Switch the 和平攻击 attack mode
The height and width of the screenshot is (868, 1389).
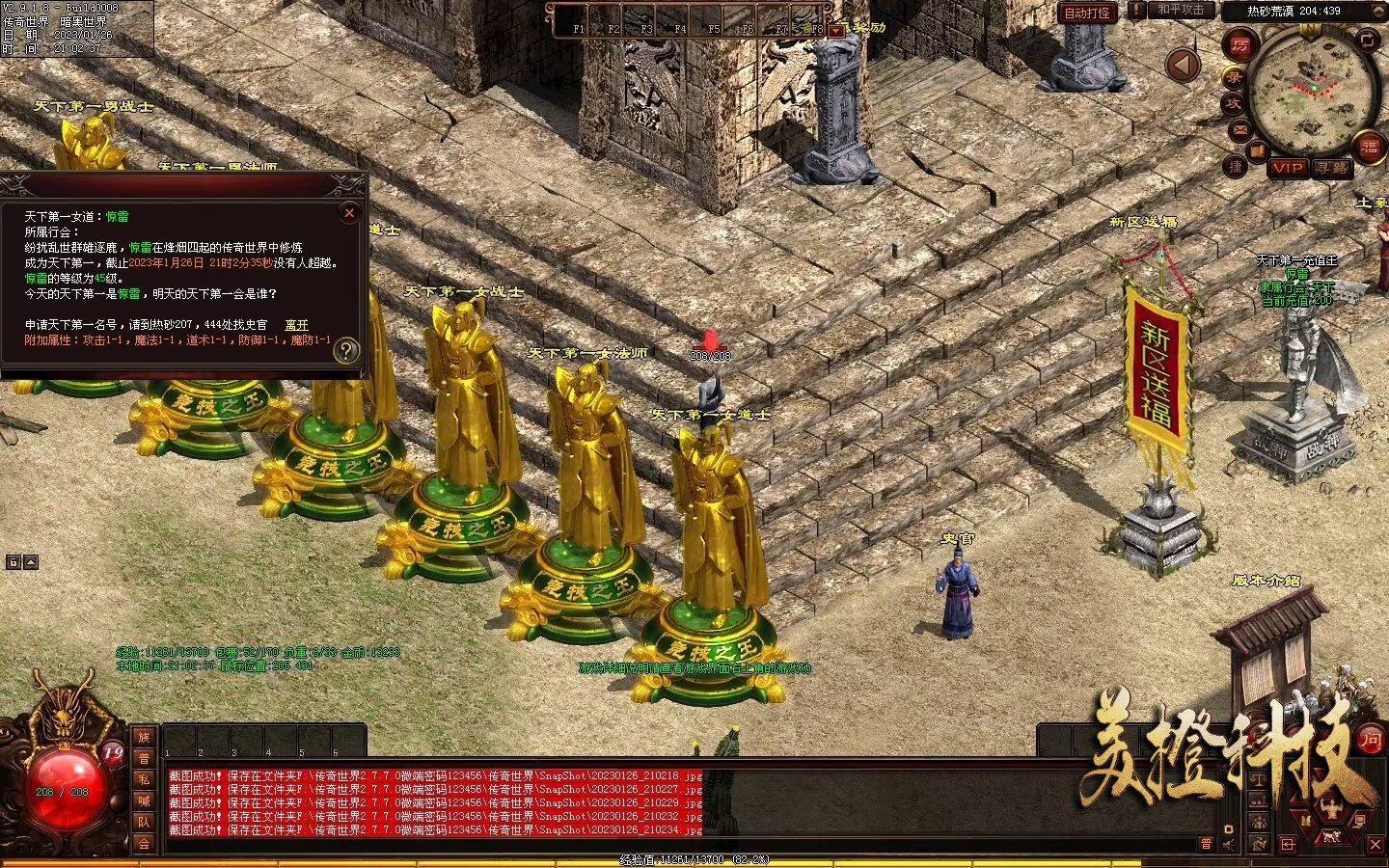click(x=1181, y=10)
